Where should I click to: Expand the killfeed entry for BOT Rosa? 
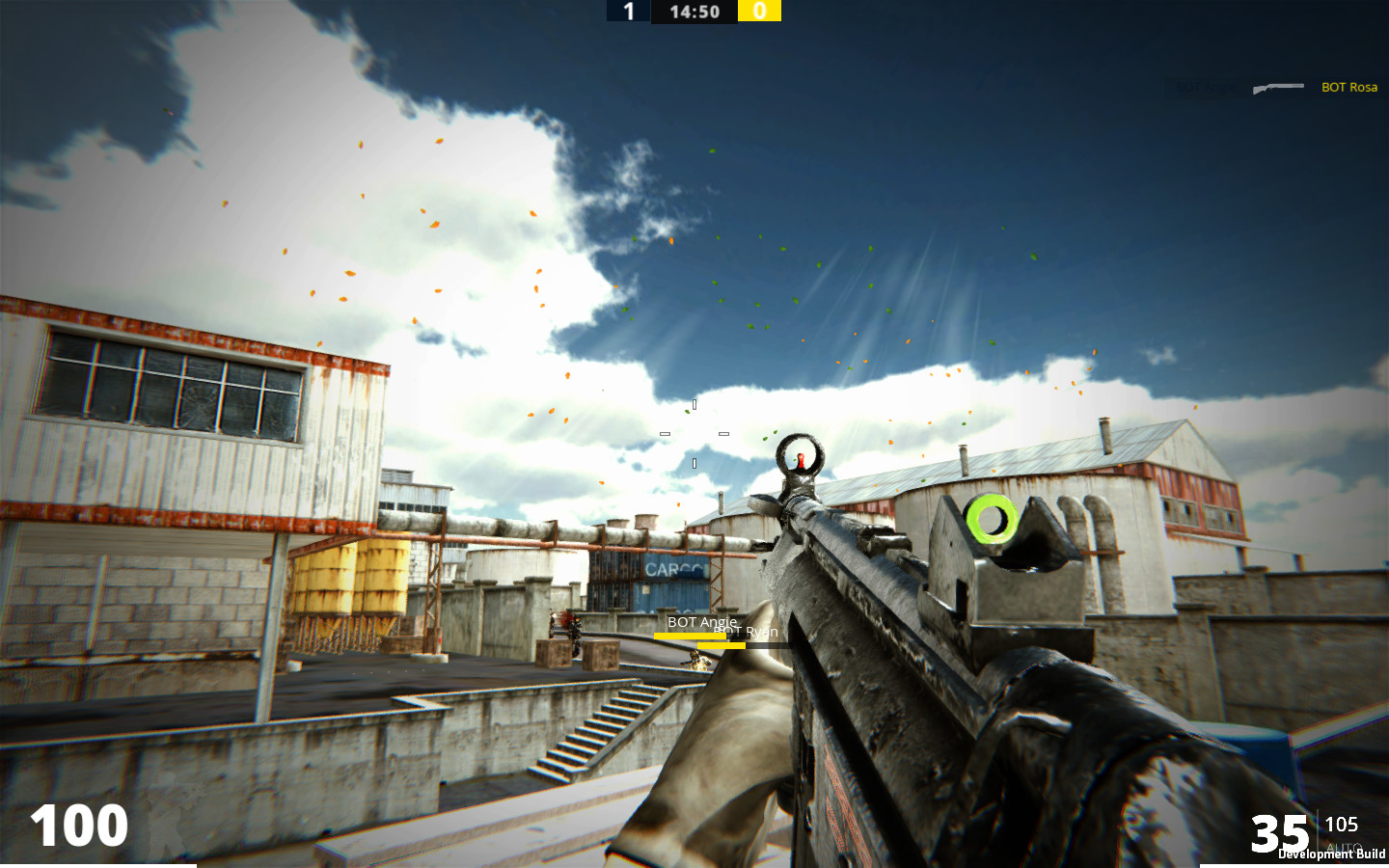point(1348,88)
